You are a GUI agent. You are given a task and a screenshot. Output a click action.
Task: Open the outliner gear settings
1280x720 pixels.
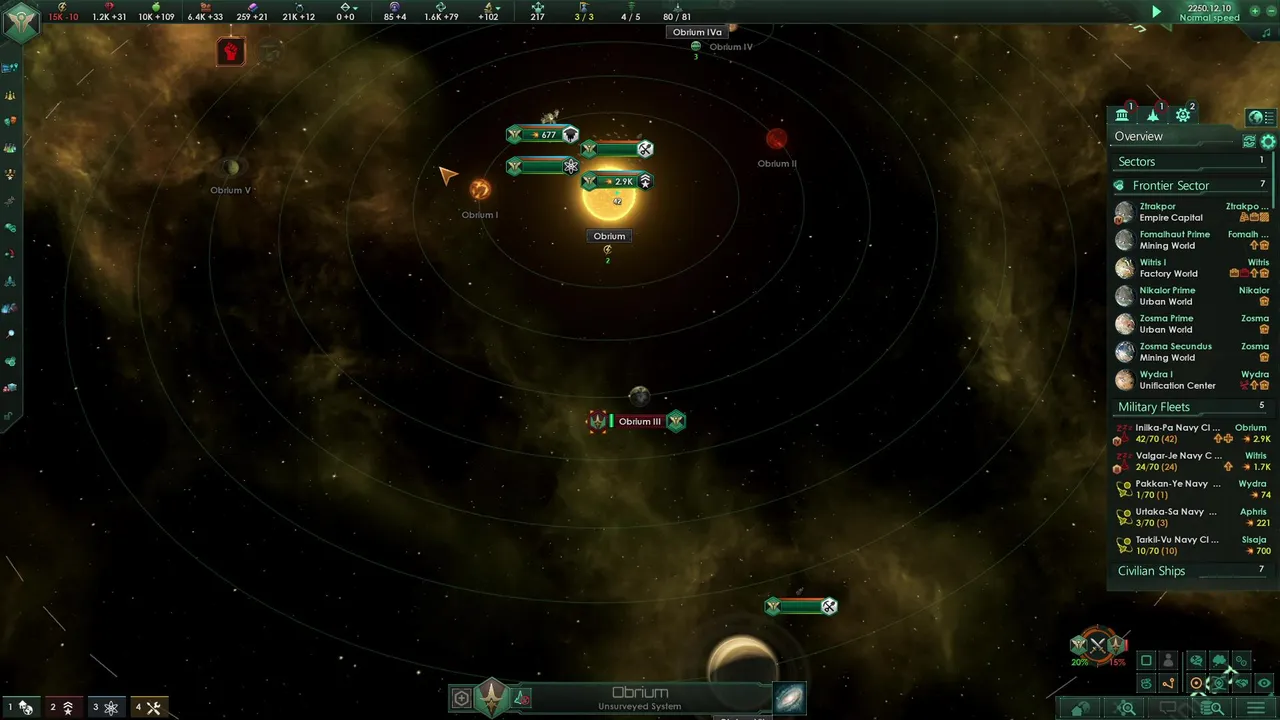click(x=1268, y=142)
